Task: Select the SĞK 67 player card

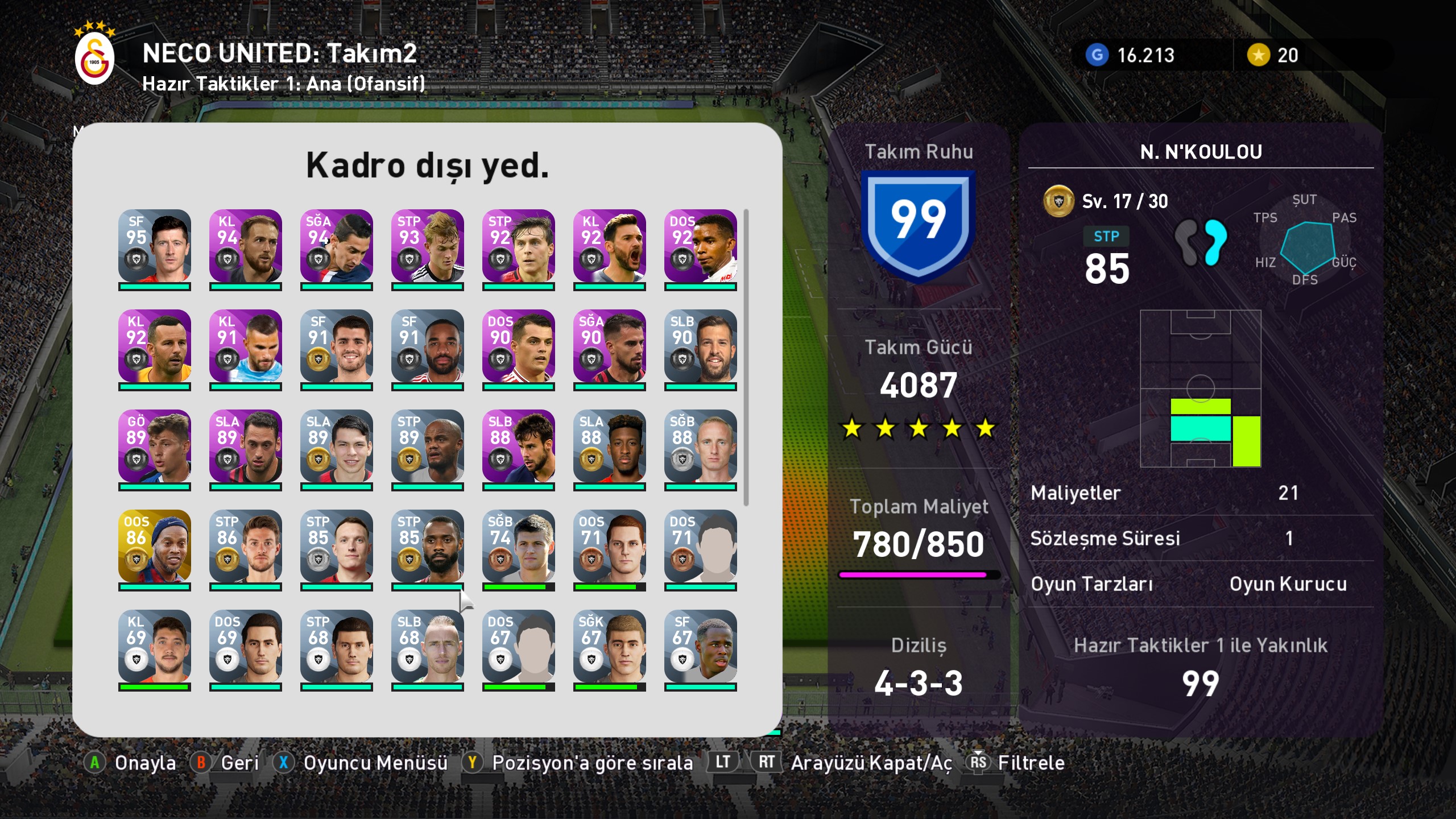Action: 609,647
